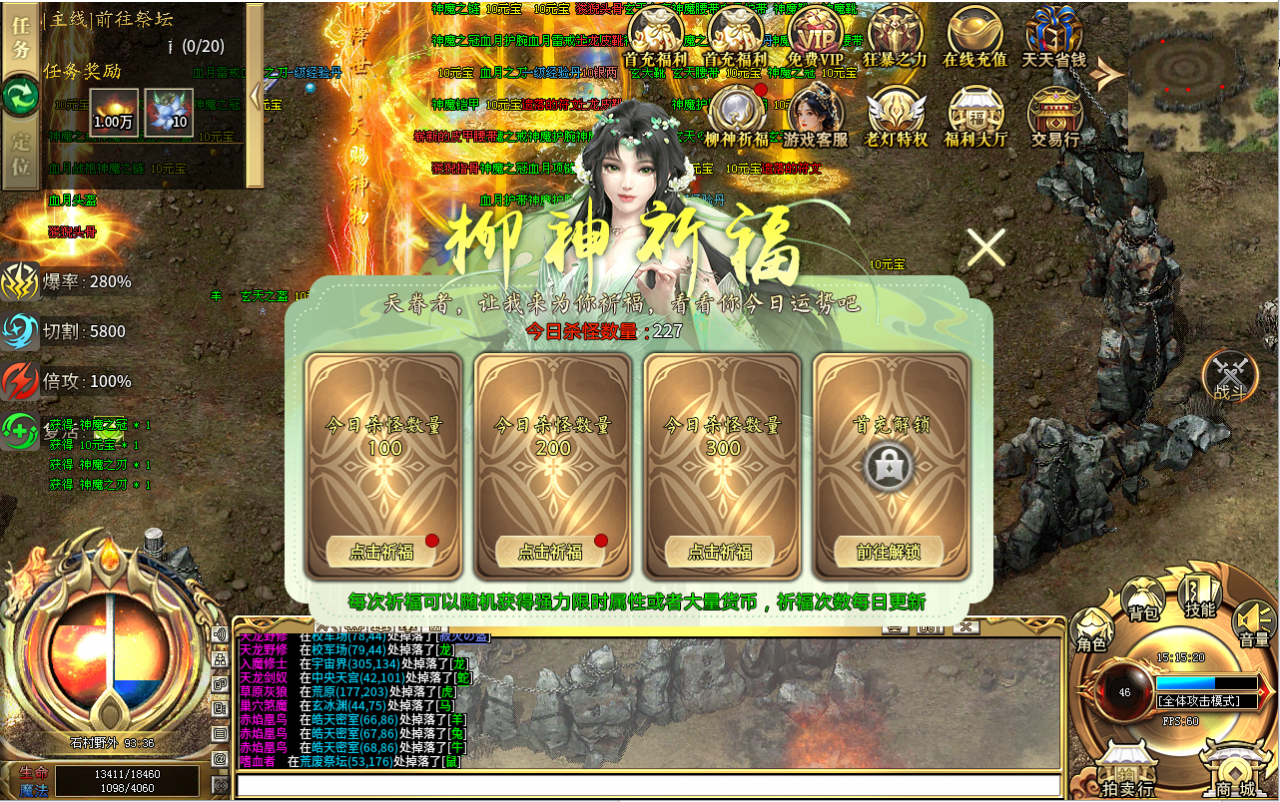Screen dimensions: 1280x802
Task: Open the 背包 backpack icon
Action: 1142,597
